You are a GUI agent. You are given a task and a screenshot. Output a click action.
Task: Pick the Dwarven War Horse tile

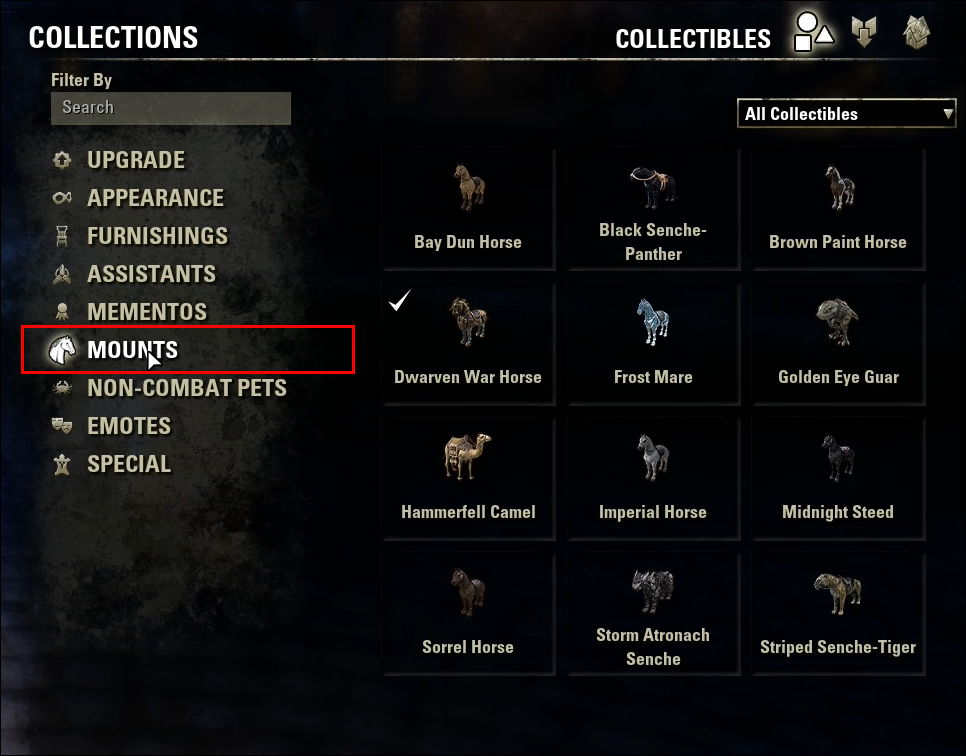468,345
